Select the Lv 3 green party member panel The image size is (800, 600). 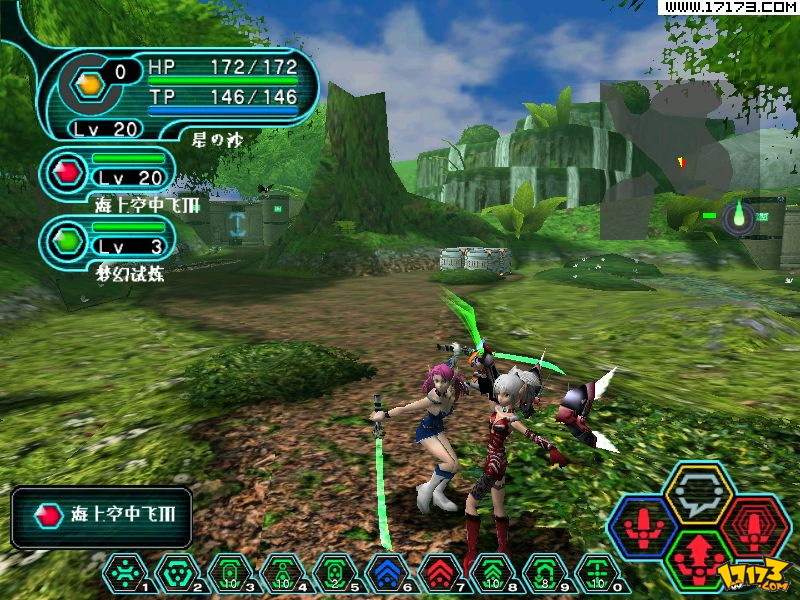pos(108,241)
